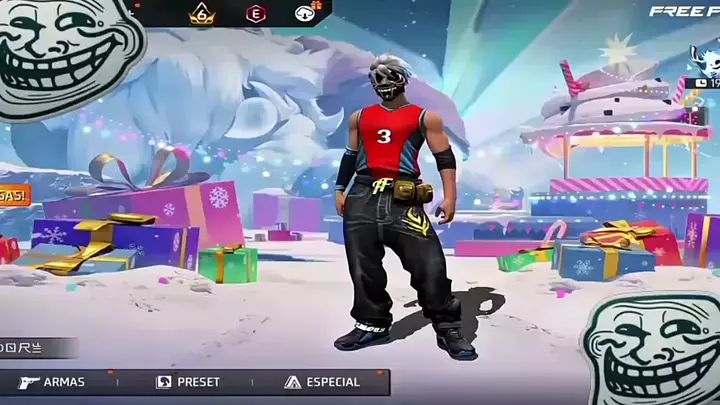Viewport: 720px width, 405px height.
Task: Select the Especial tab
Action: point(320,382)
